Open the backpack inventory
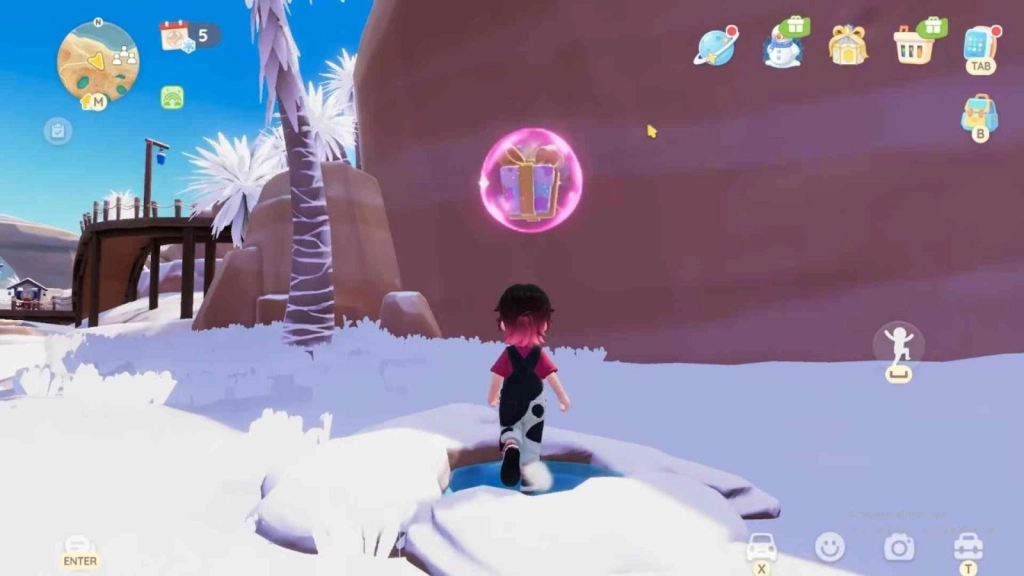The width and height of the screenshot is (1024, 576). [x=980, y=115]
